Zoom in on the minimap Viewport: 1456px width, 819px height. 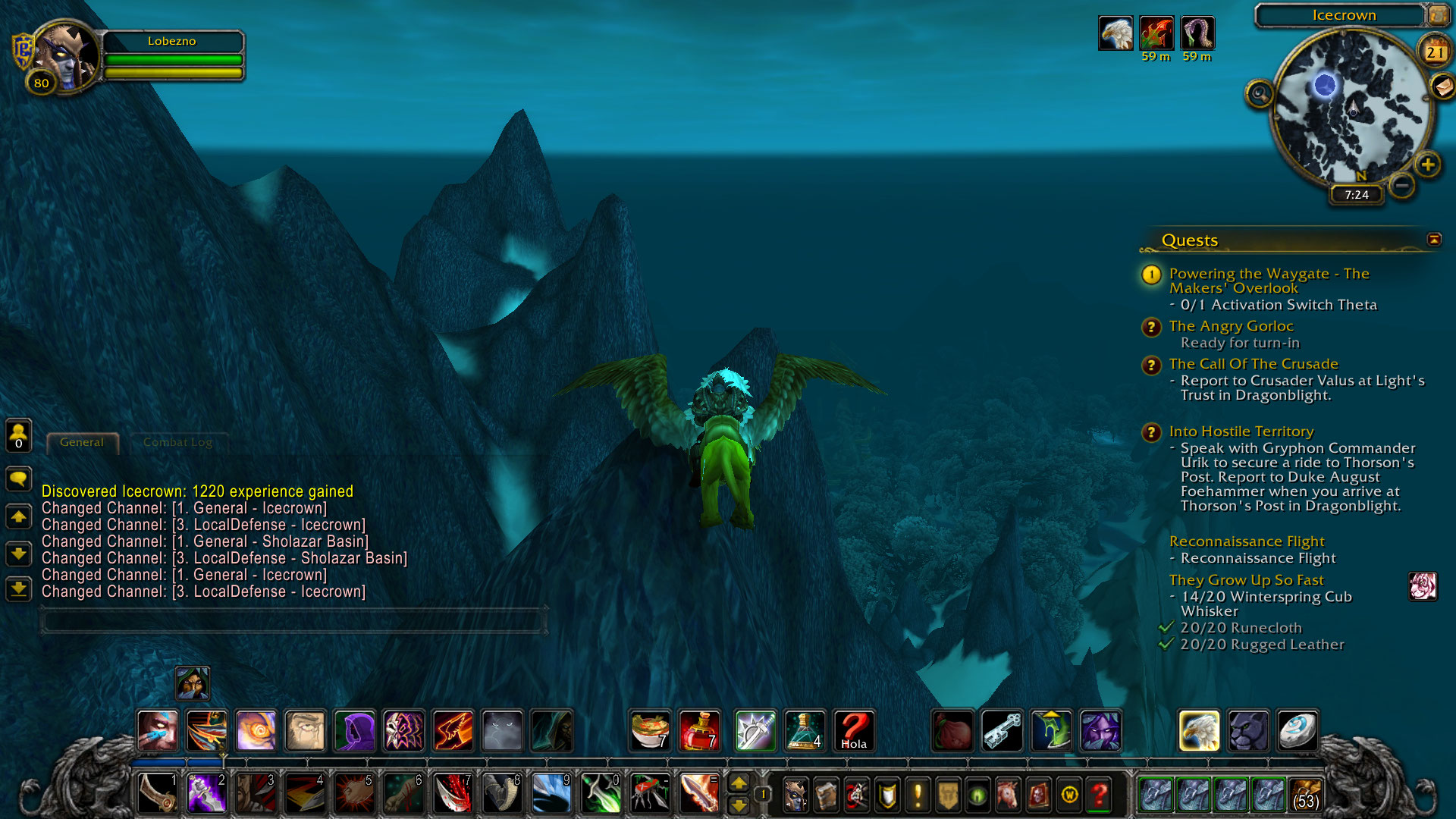click(1428, 165)
